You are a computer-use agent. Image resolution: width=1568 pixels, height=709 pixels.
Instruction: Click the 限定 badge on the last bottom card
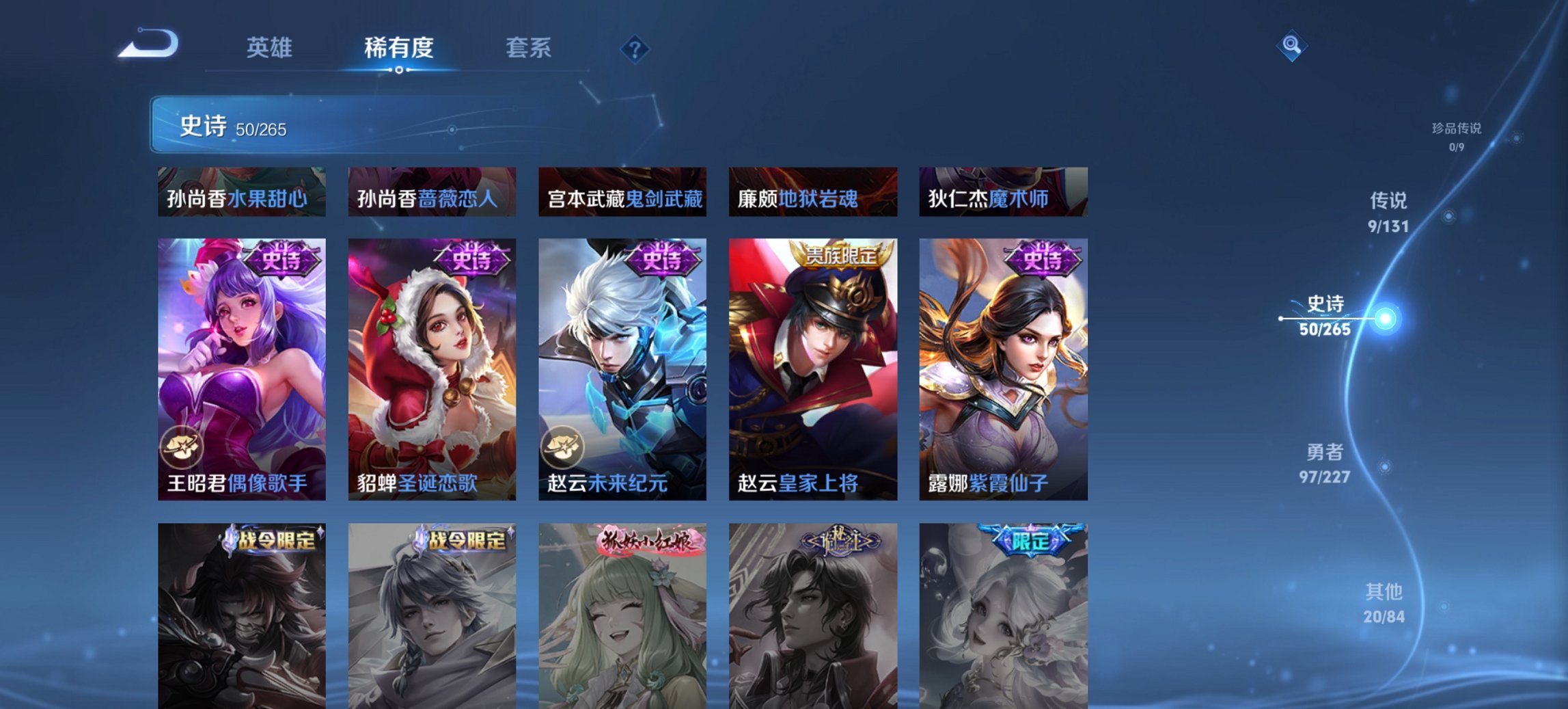click(1031, 539)
